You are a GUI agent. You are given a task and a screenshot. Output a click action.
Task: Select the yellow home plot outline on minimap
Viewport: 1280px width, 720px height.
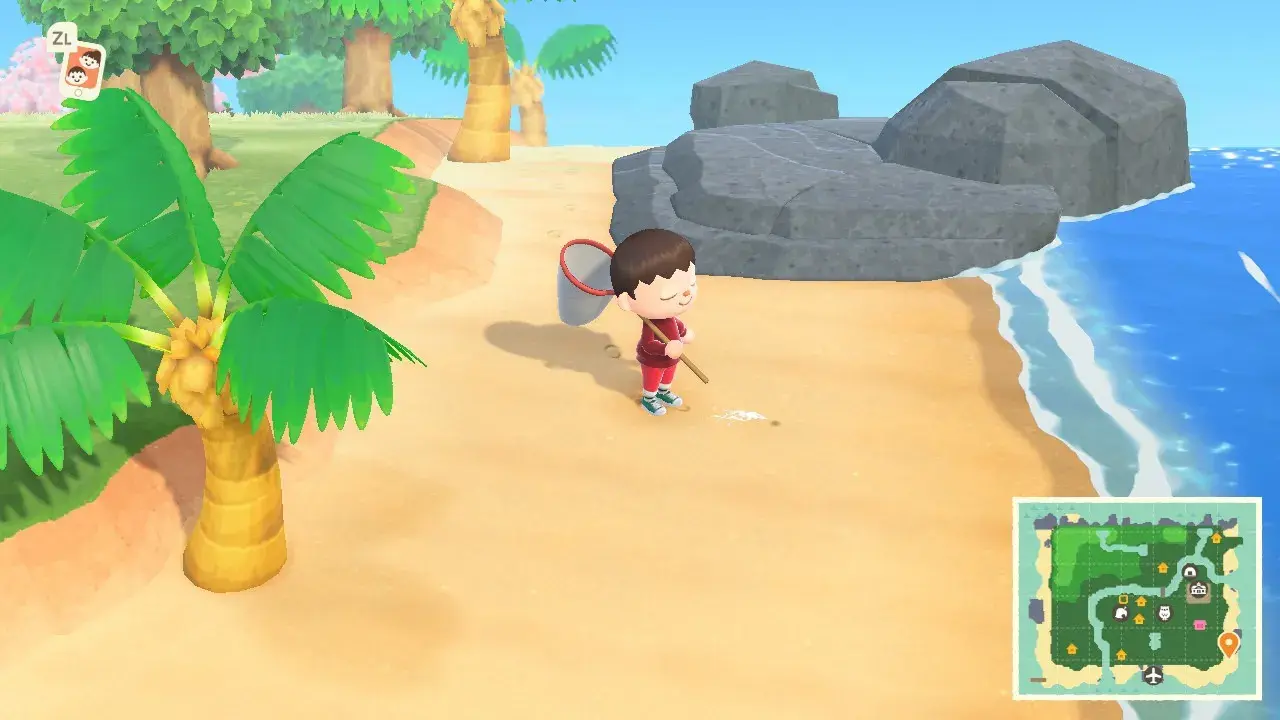coord(1122,600)
